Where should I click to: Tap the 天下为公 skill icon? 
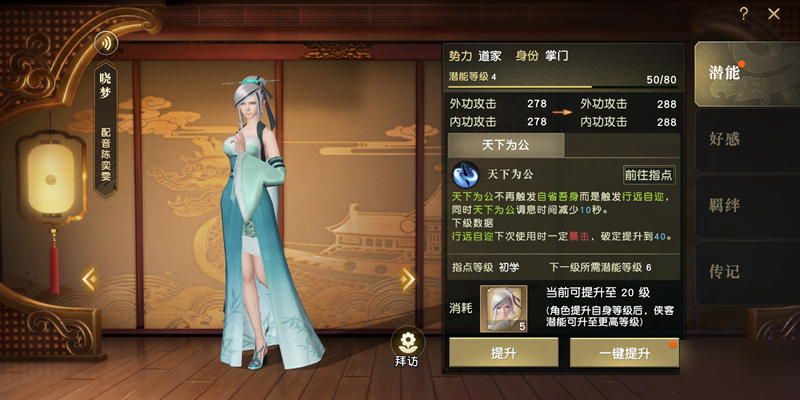(466, 175)
